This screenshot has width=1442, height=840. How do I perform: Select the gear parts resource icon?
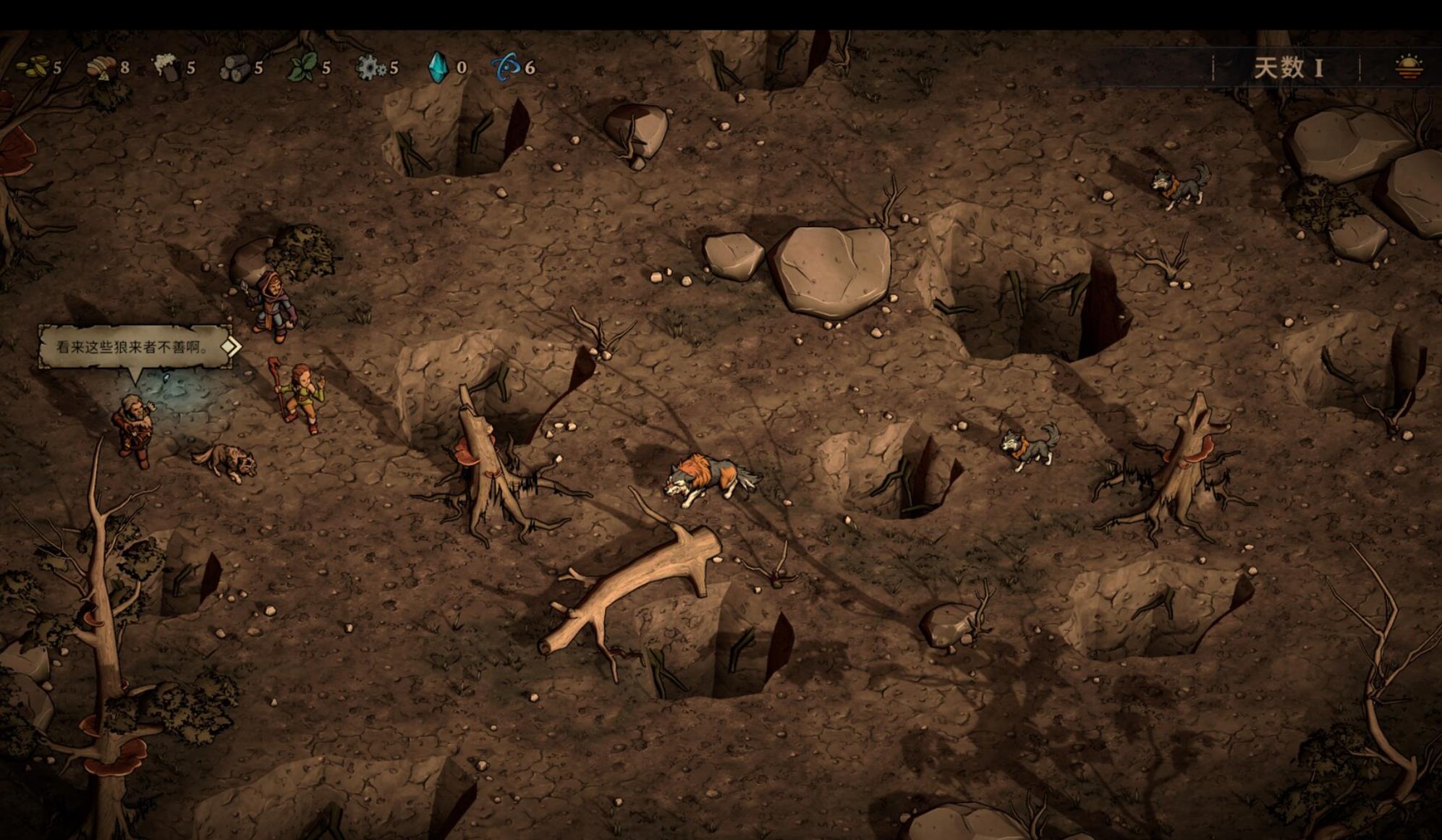pyautogui.click(x=370, y=67)
